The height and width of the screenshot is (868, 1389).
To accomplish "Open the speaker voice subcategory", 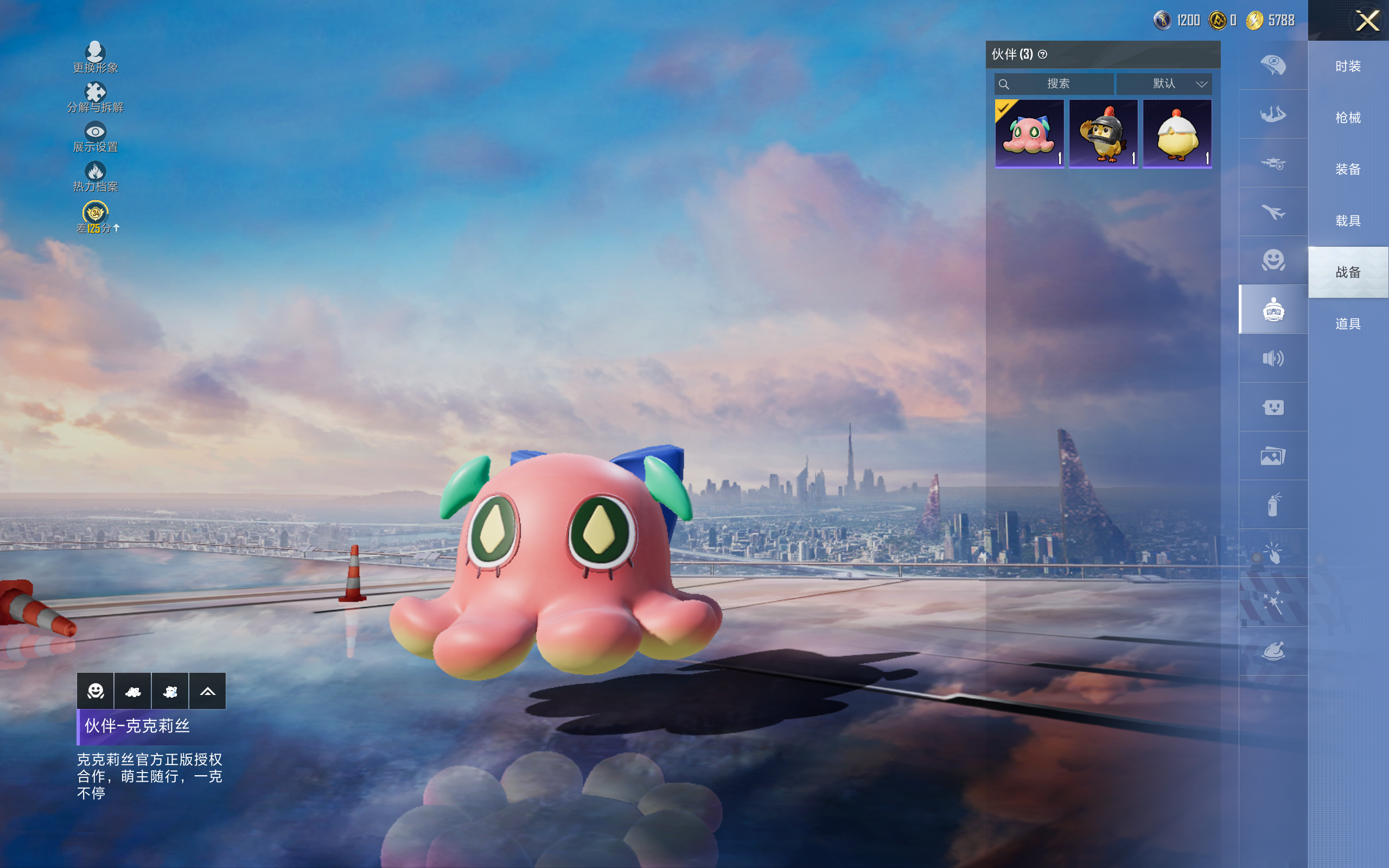I will click(1273, 359).
